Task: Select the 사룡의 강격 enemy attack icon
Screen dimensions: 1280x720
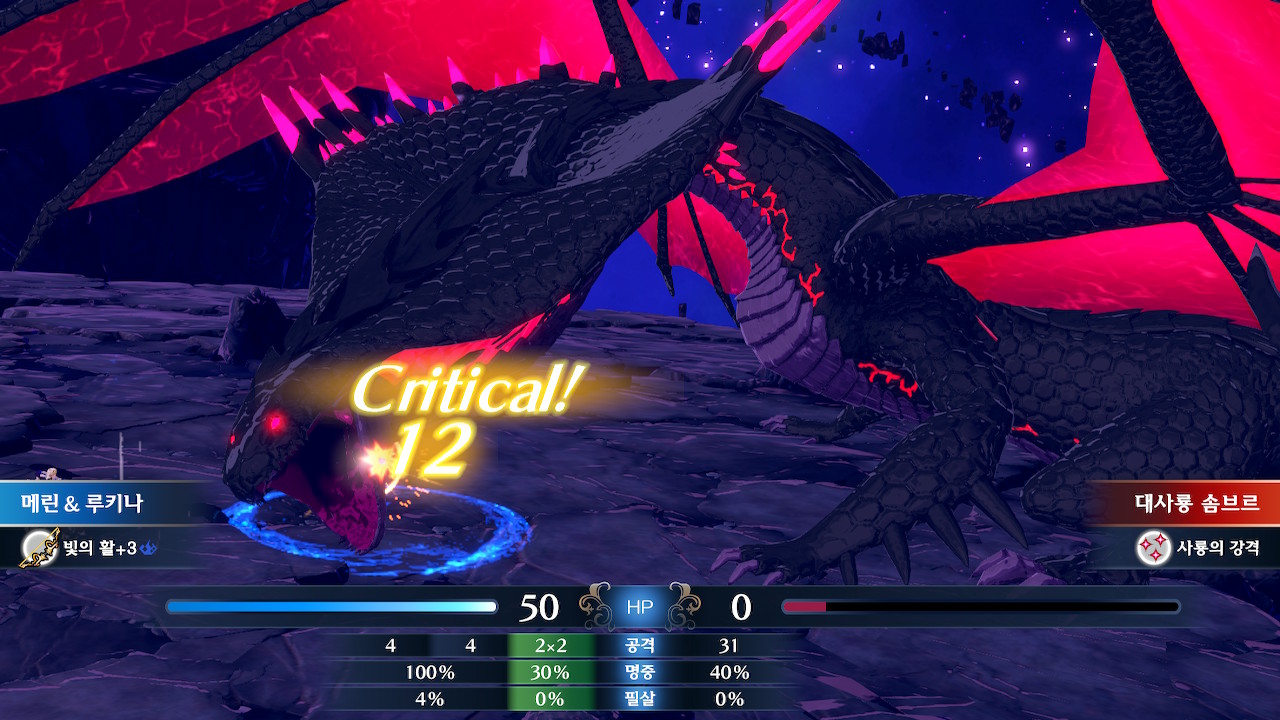Action: (x=1154, y=547)
